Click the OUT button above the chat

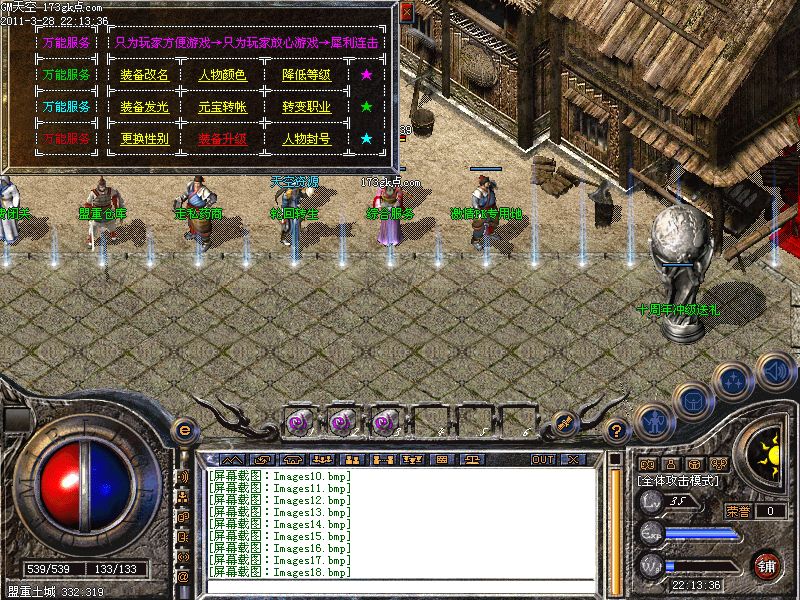click(543, 459)
